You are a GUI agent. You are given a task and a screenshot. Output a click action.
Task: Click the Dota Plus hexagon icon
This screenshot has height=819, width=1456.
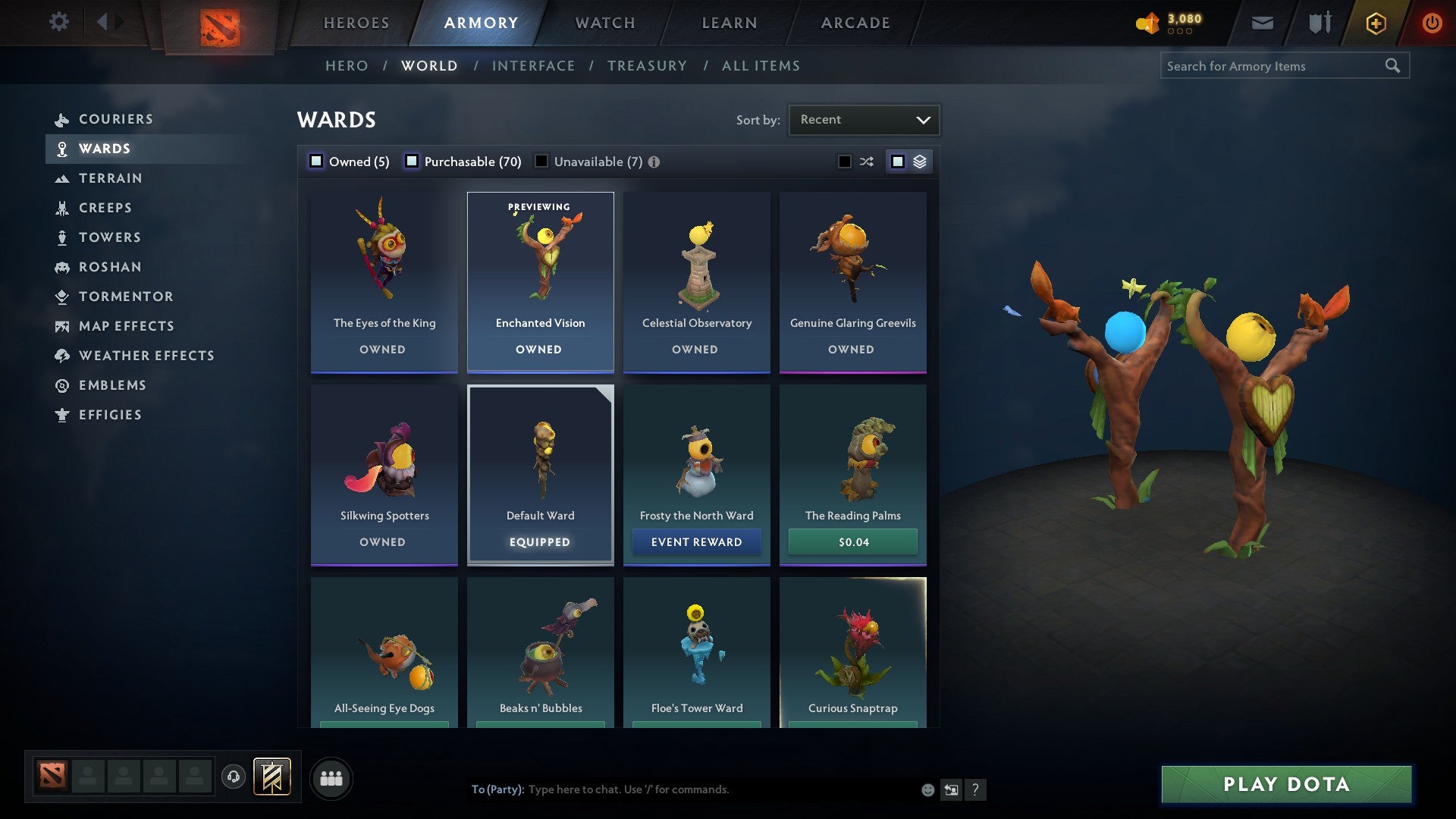pyautogui.click(x=1375, y=23)
